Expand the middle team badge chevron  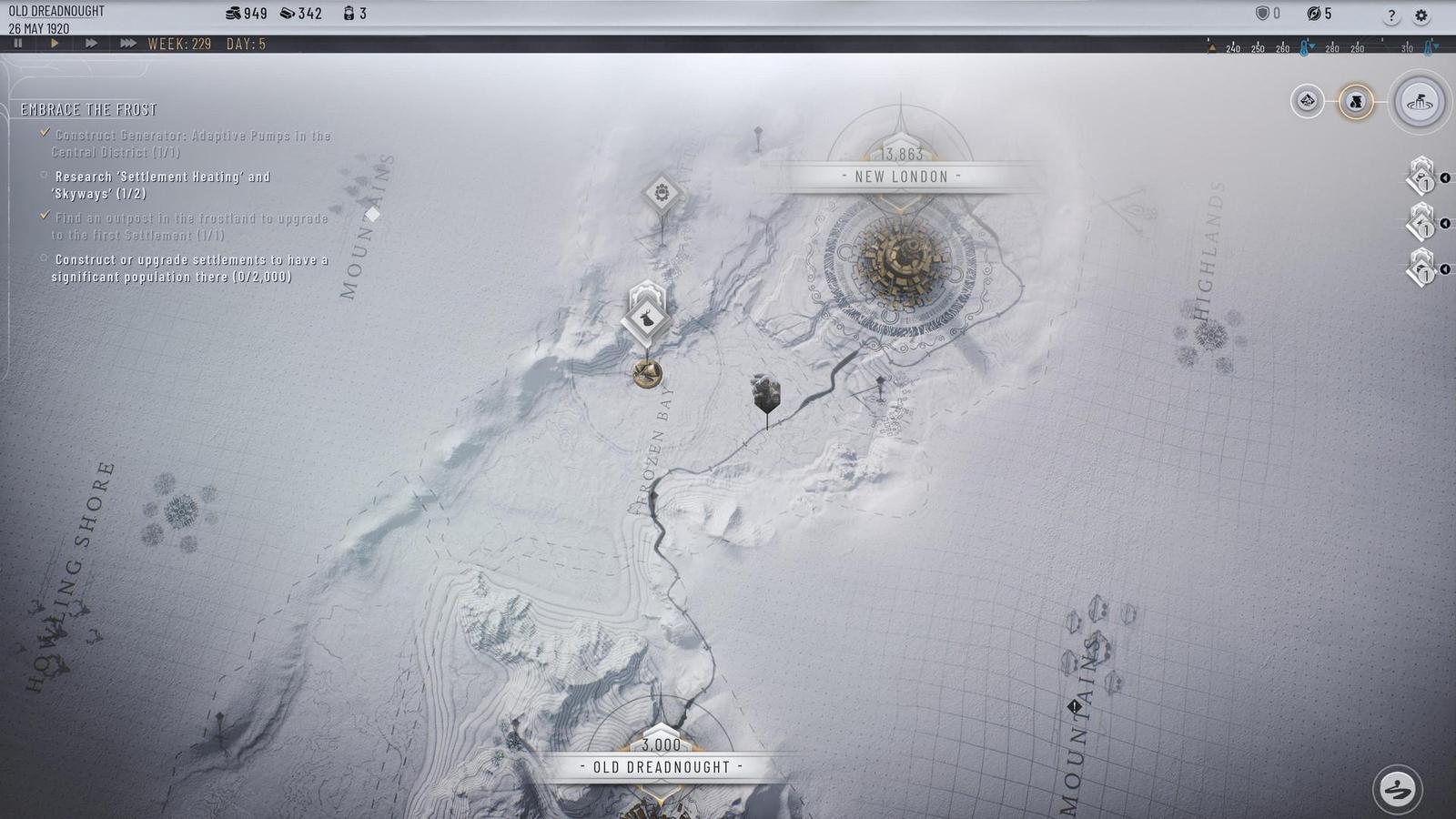(1446, 223)
